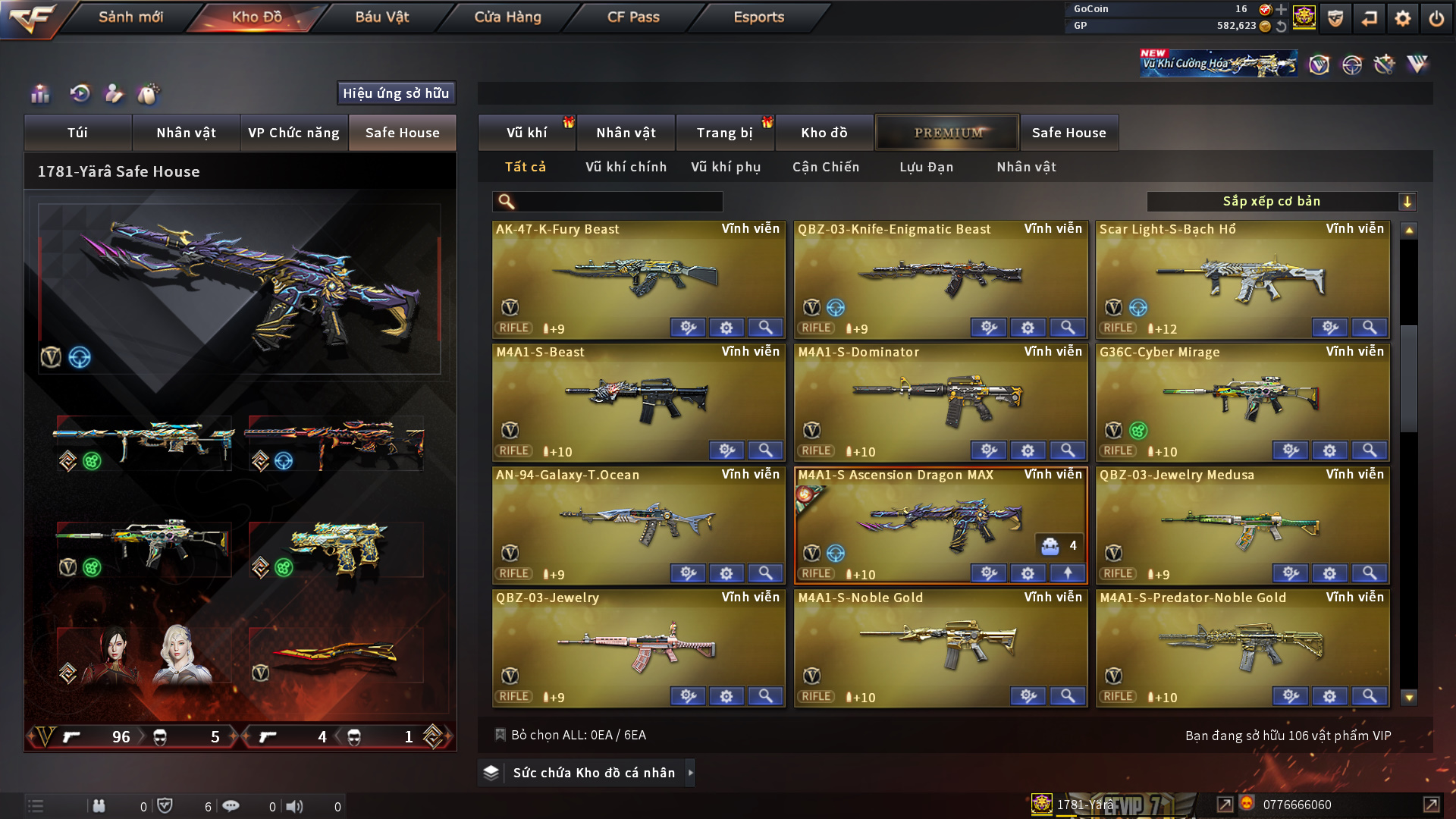Click the power exit button
Image resolution: width=1456 pixels, height=819 pixels.
click(1436, 18)
